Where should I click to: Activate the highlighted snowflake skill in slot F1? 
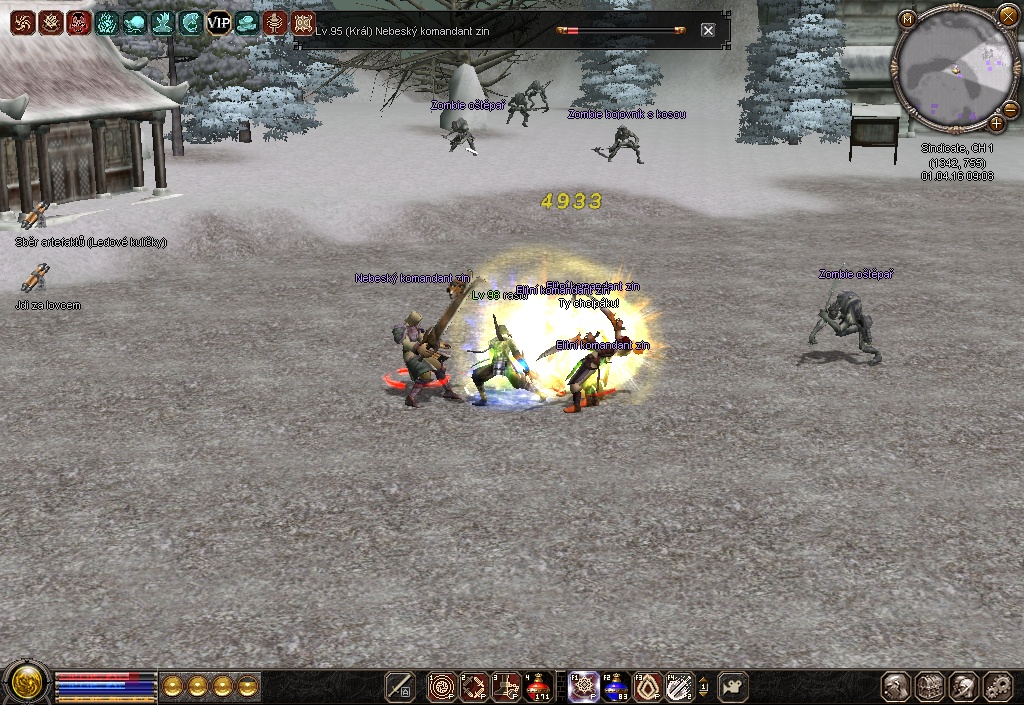(x=583, y=686)
